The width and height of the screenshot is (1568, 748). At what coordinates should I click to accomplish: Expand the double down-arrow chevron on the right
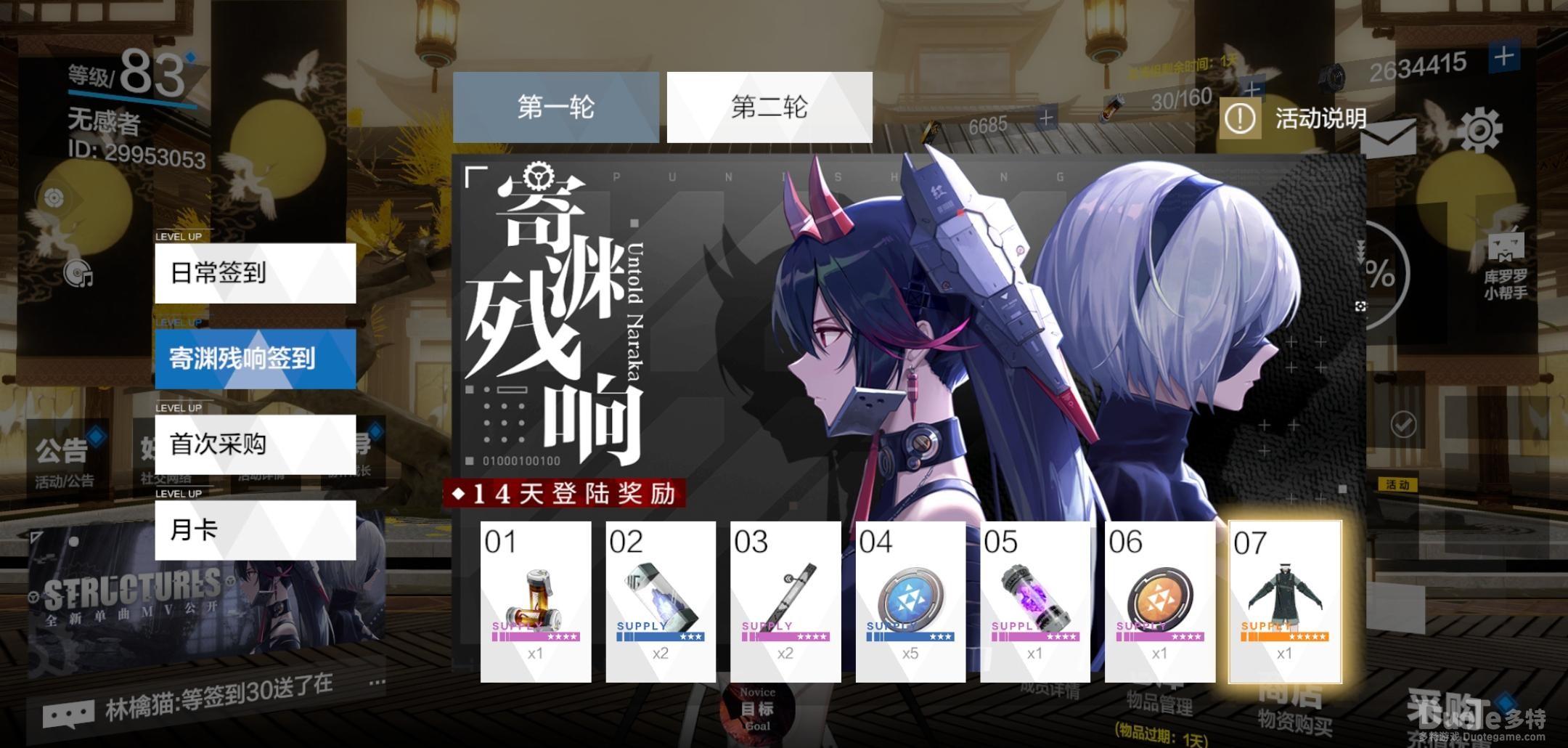pyautogui.click(x=1361, y=249)
